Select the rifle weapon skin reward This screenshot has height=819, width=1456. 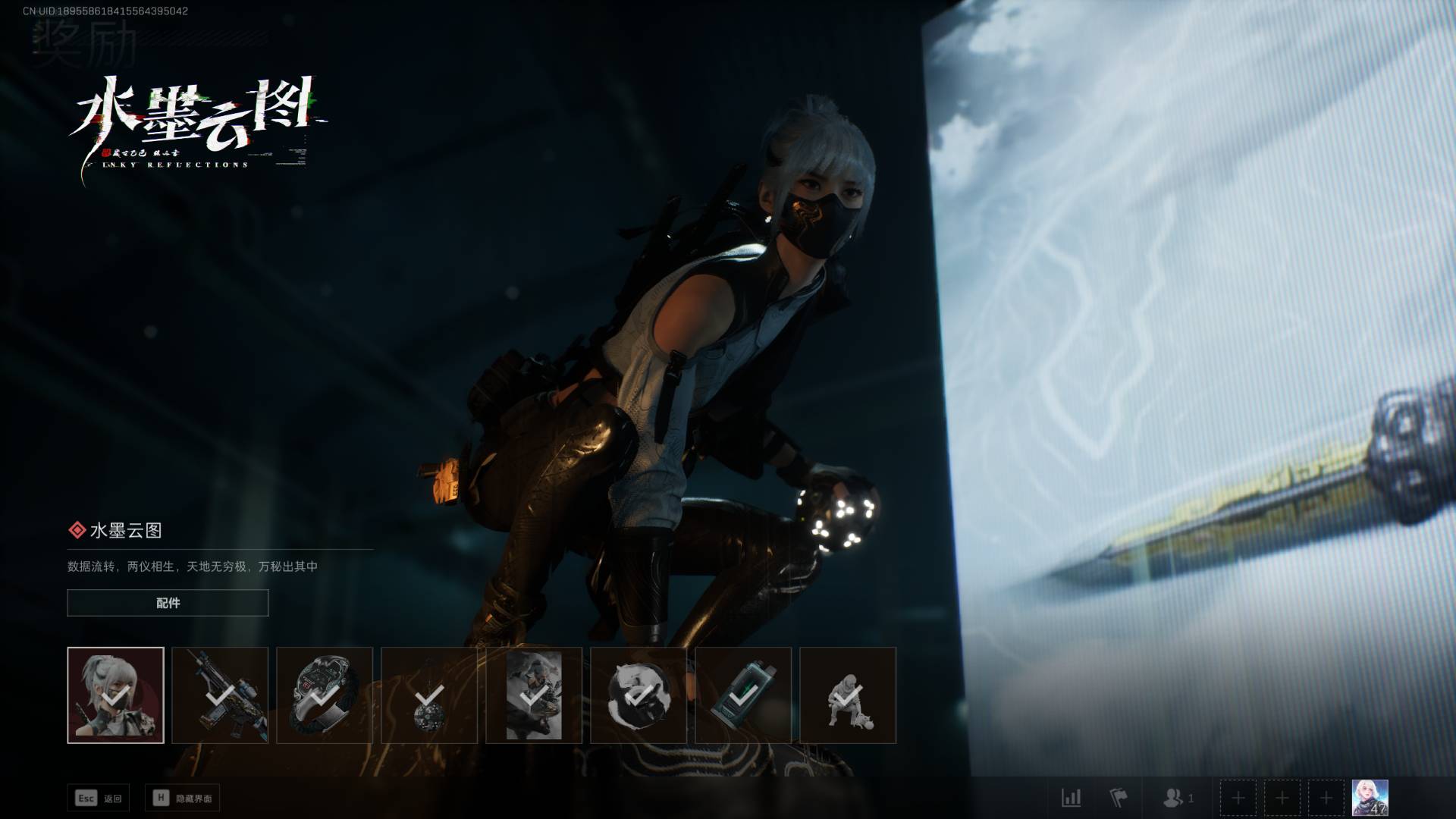pos(220,695)
